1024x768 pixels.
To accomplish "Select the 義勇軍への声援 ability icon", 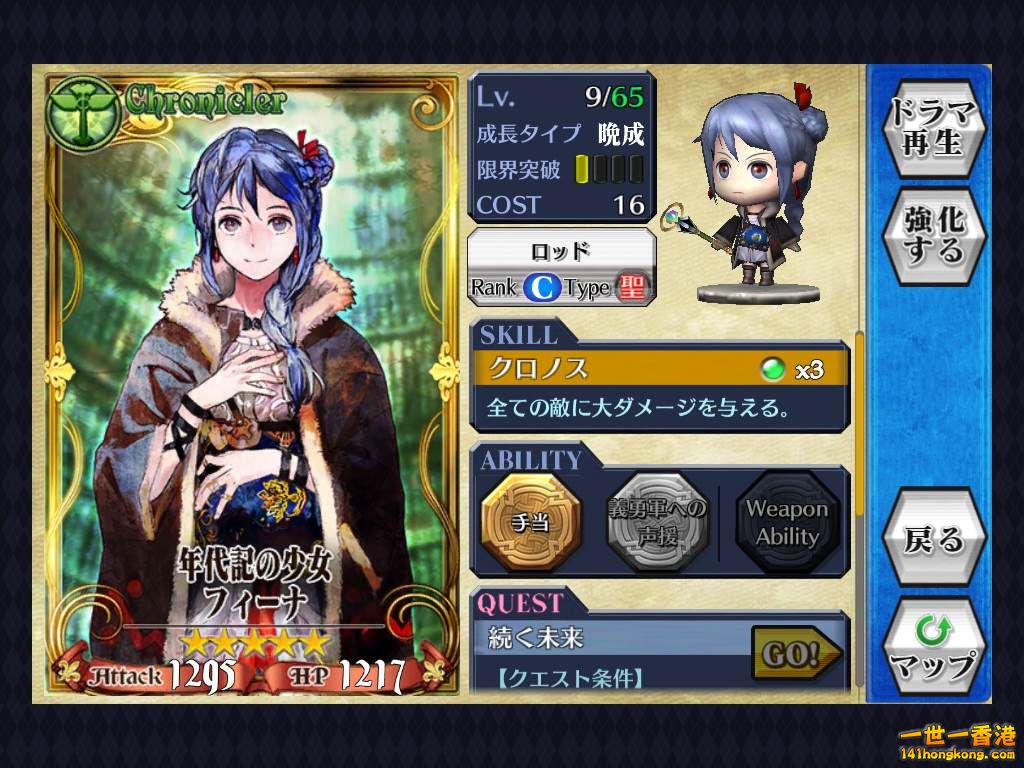I will click(x=658, y=523).
